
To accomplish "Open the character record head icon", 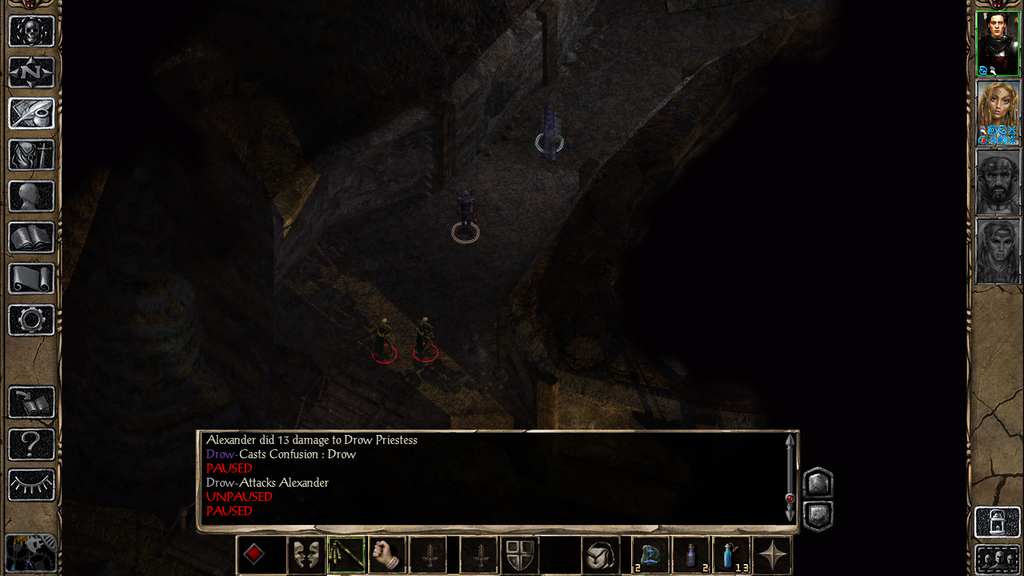I will click(x=31, y=196).
